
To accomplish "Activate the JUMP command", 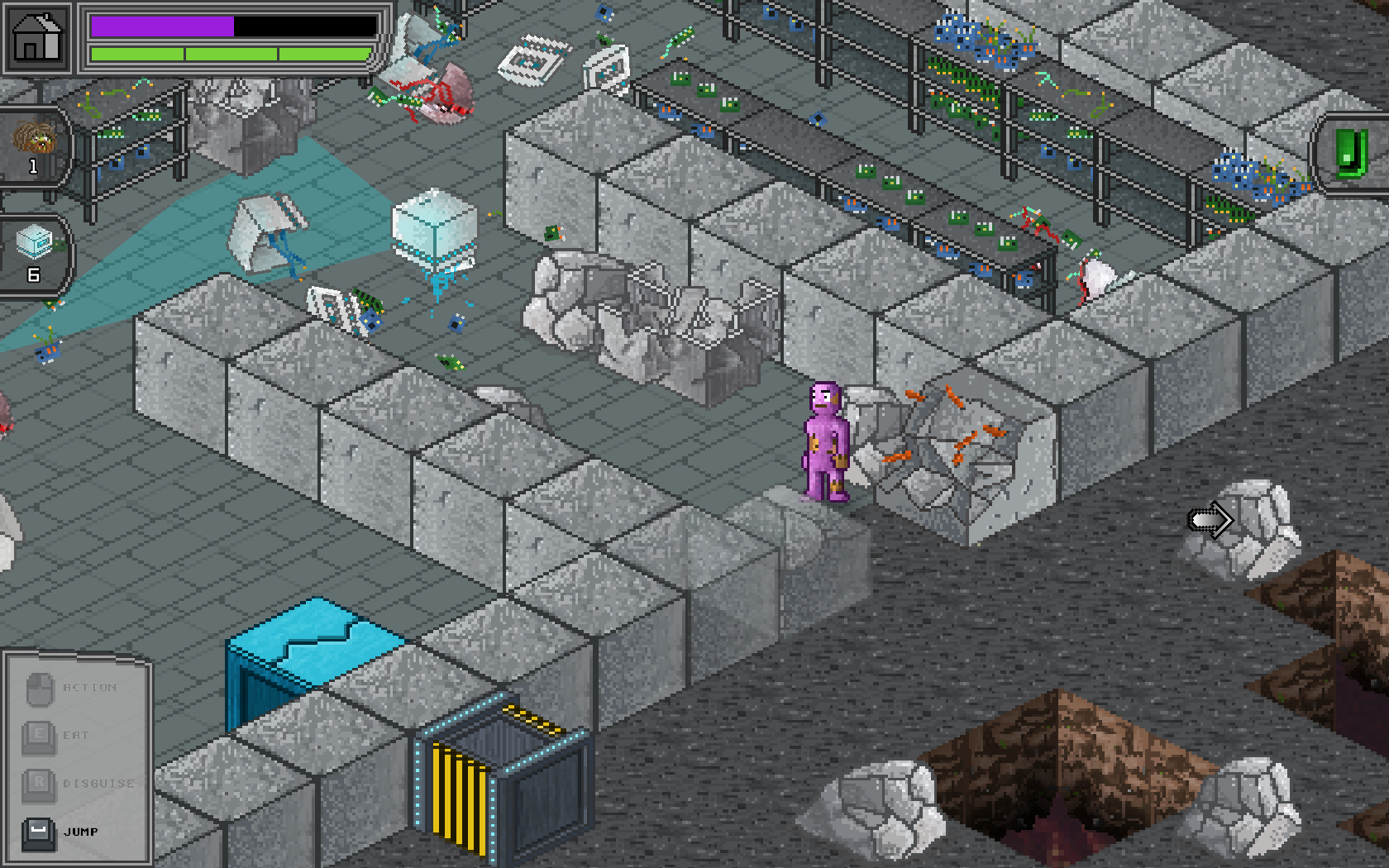I will tap(81, 833).
